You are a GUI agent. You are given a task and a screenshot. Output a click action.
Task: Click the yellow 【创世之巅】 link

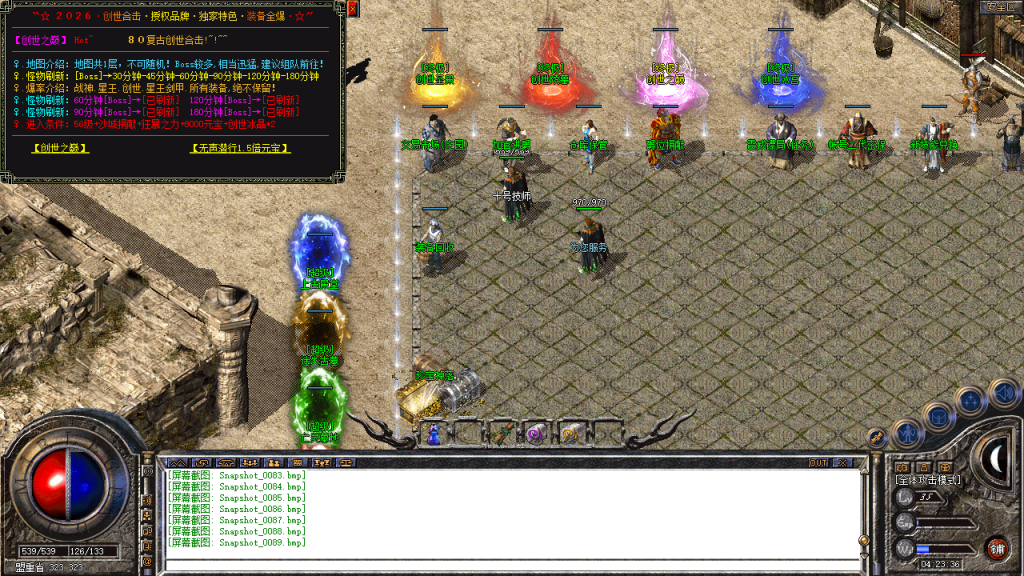(60, 148)
